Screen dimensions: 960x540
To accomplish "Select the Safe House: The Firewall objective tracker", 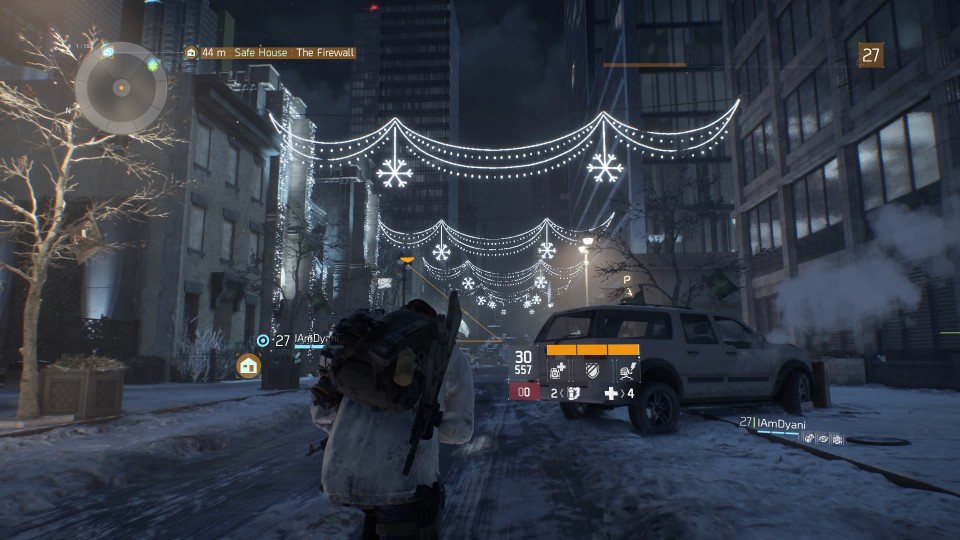I will [x=270, y=53].
